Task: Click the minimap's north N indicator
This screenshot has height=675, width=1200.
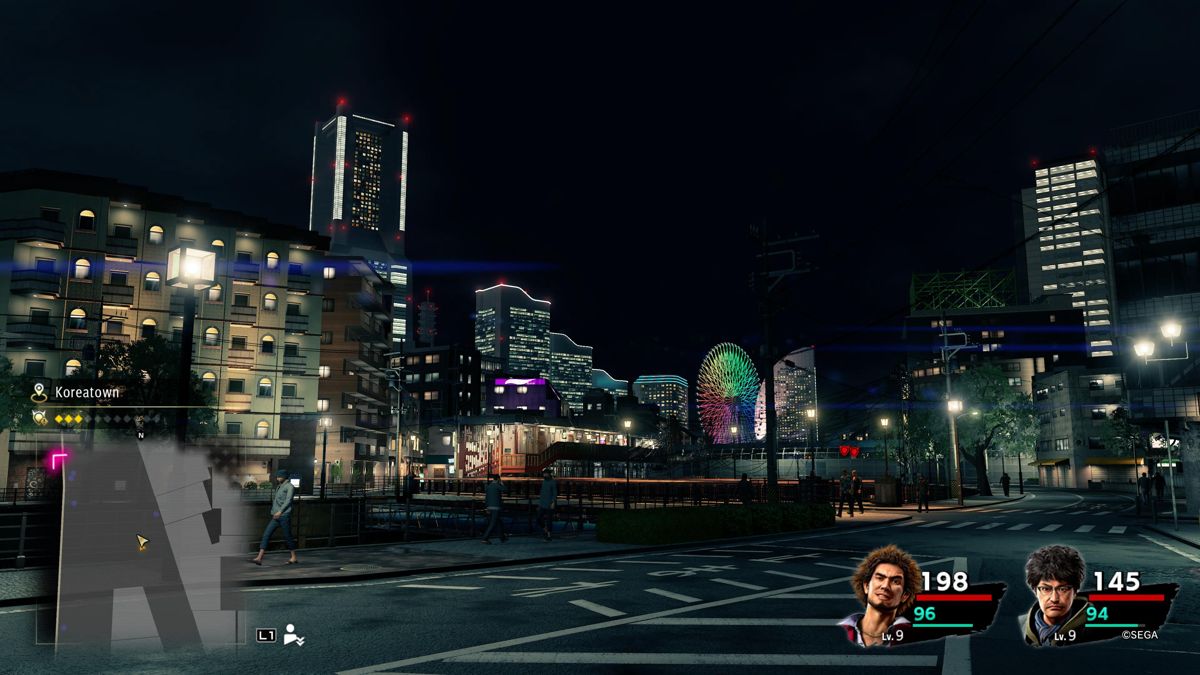Action: (140, 435)
